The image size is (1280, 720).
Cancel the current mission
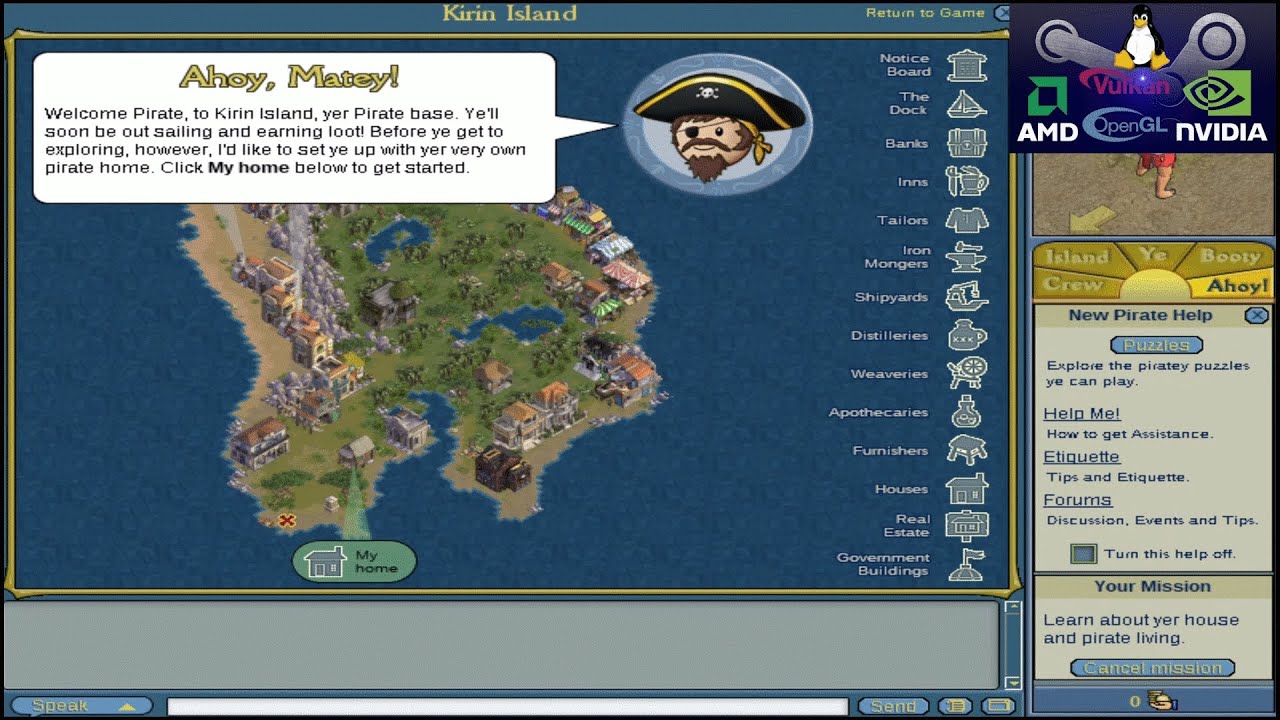1152,668
